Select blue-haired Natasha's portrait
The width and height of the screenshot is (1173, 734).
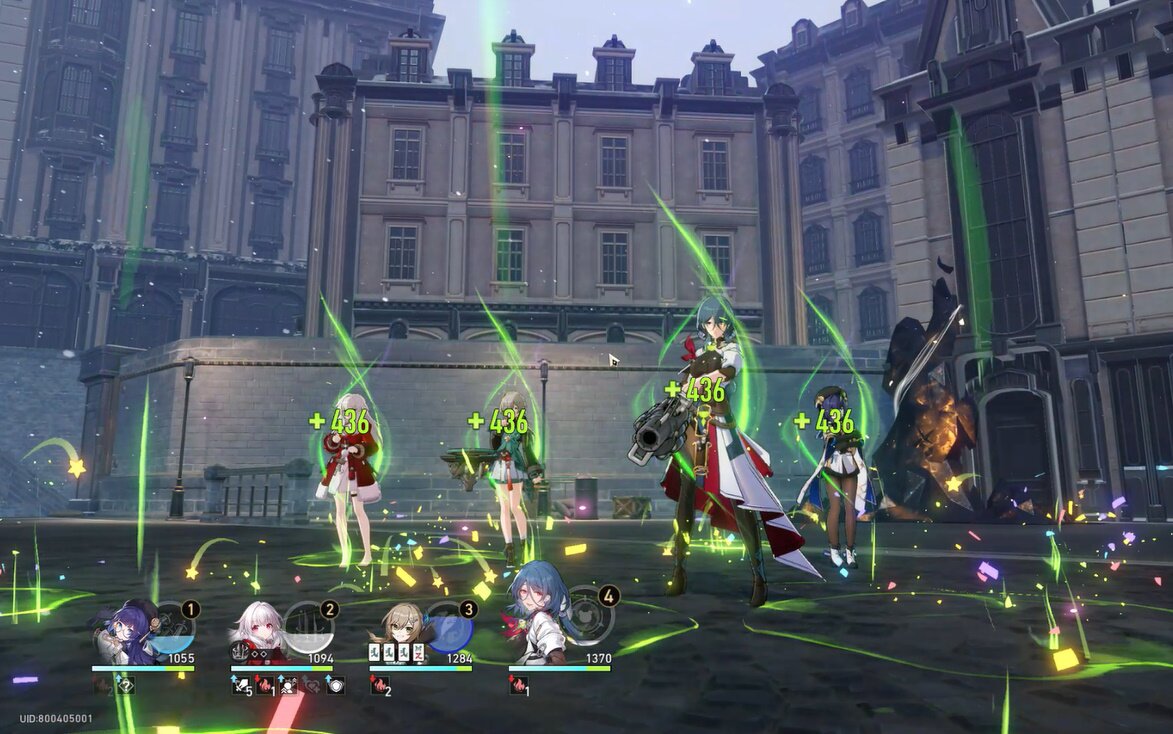[x=537, y=624]
